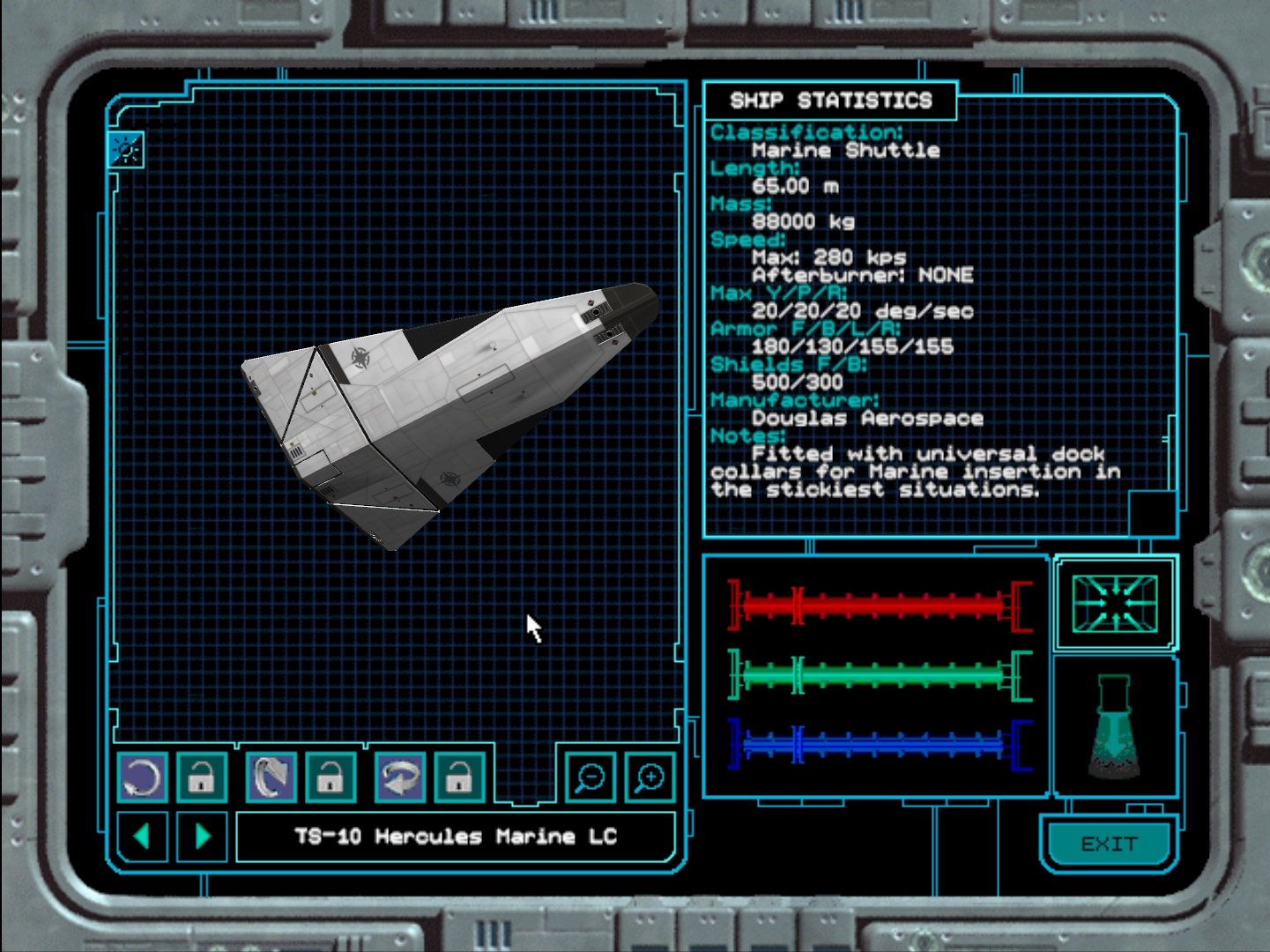Show the next ship with right arrow

coord(203,836)
